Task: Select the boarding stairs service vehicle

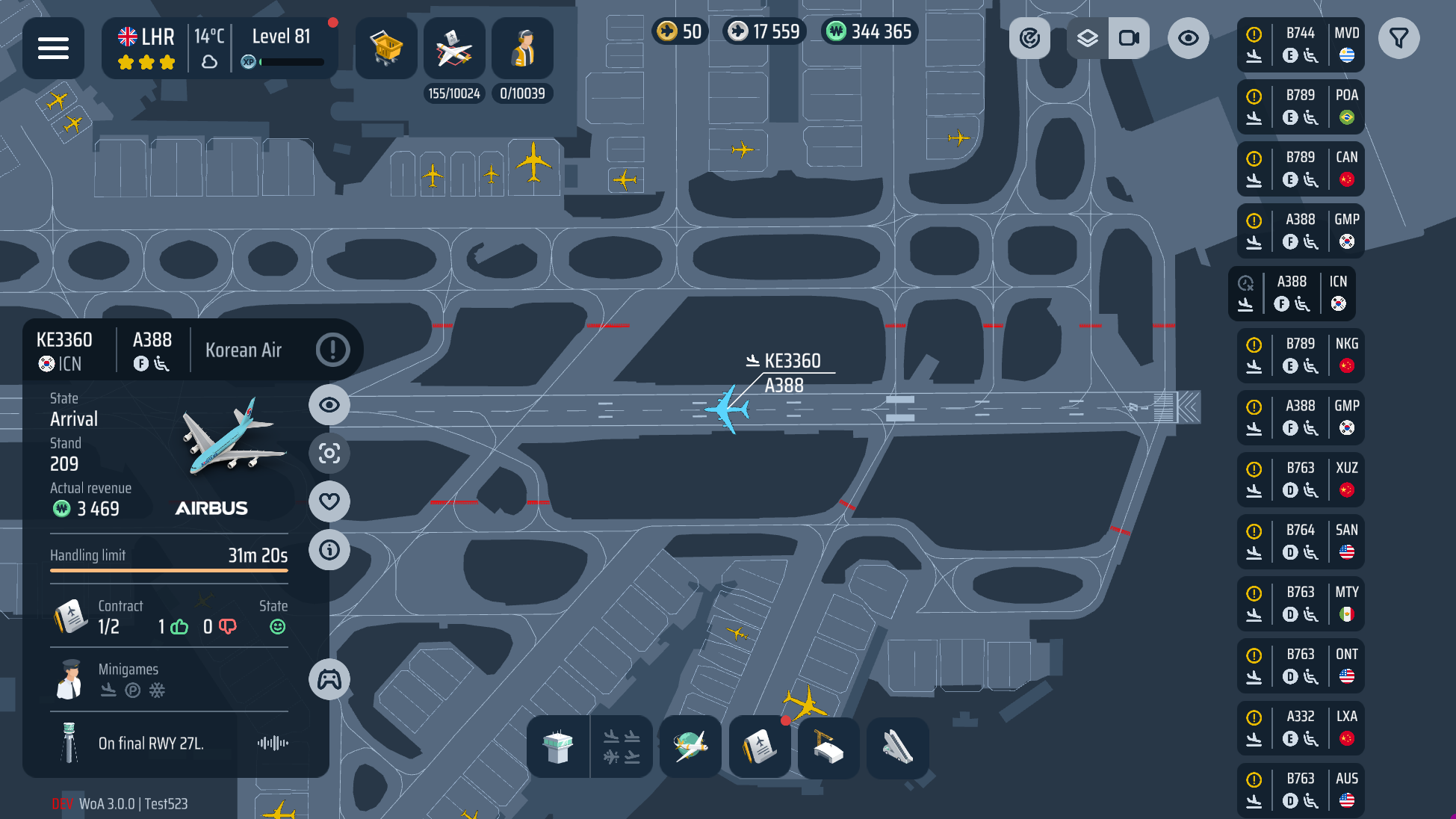Action: pos(897,747)
